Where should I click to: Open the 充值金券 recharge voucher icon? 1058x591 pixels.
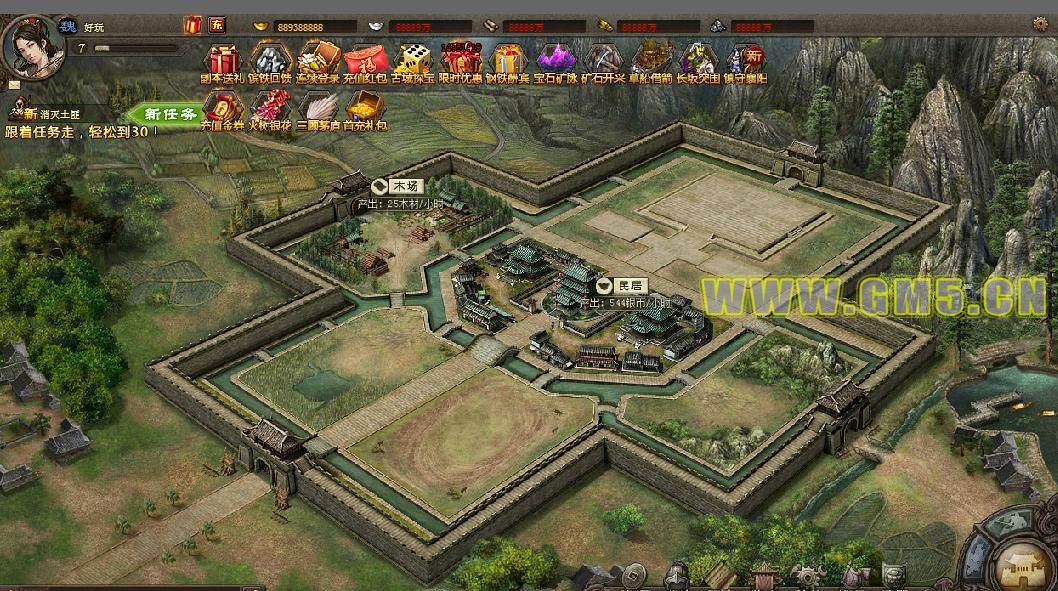[221, 110]
